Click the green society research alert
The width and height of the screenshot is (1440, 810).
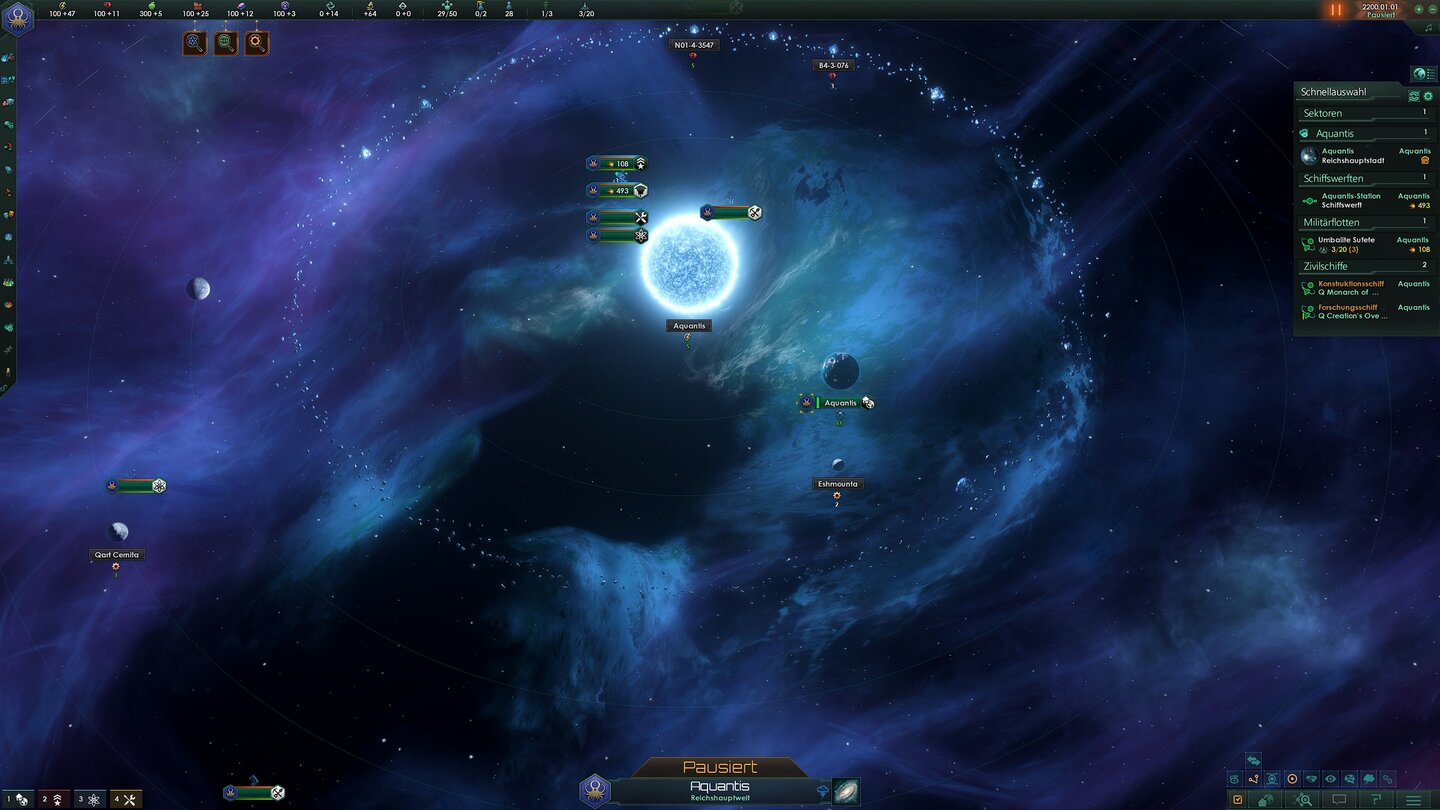pos(226,43)
